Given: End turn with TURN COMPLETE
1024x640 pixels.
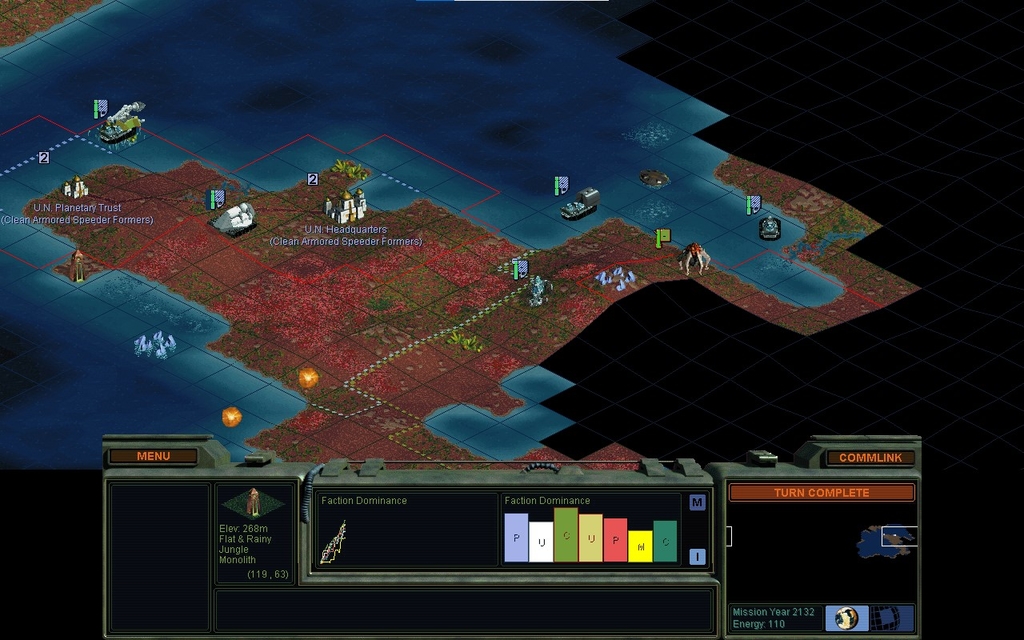Looking at the screenshot, I should [821, 492].
